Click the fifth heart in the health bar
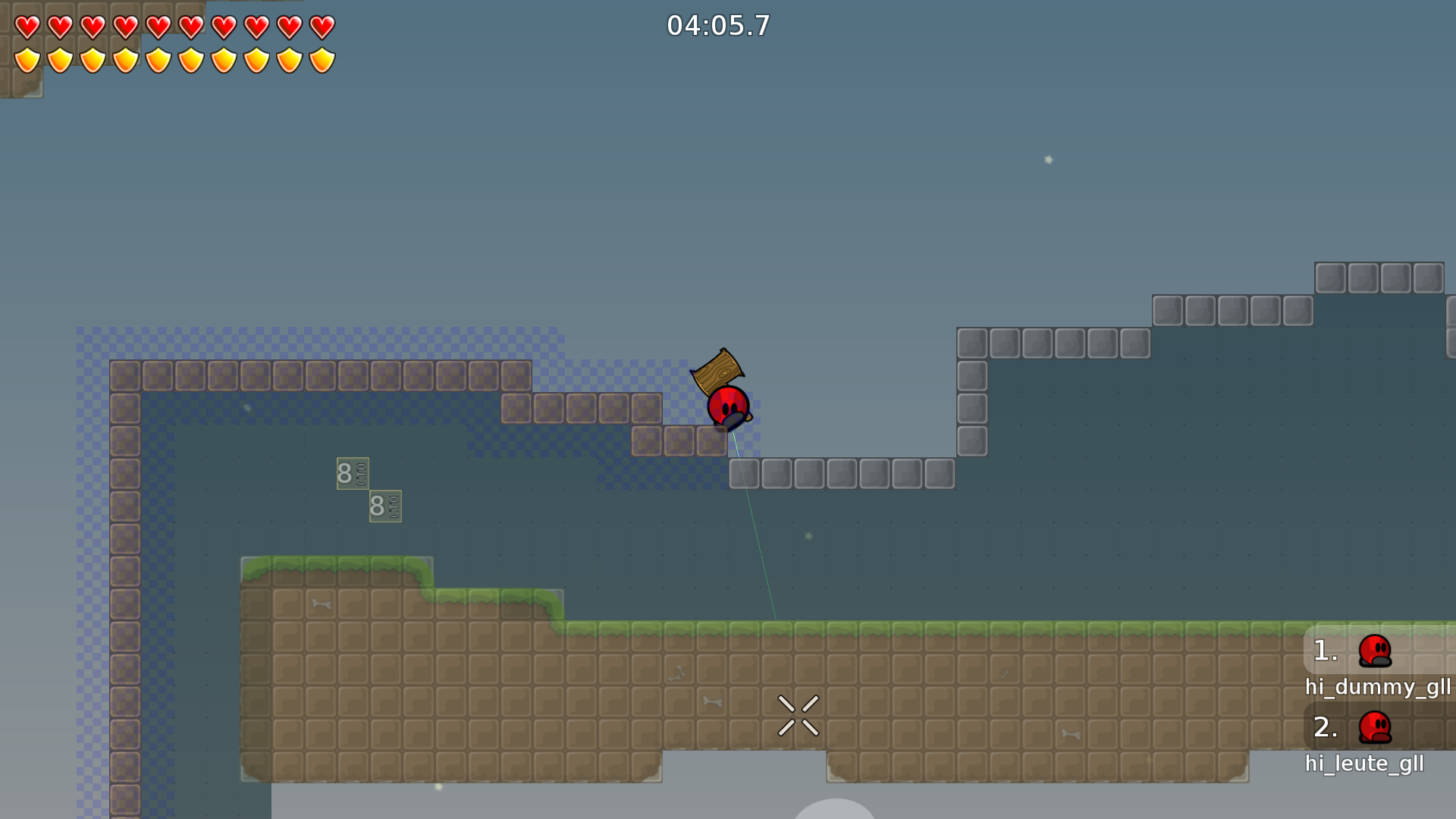Screen dimensions: 1456x819 pos(158,25)
